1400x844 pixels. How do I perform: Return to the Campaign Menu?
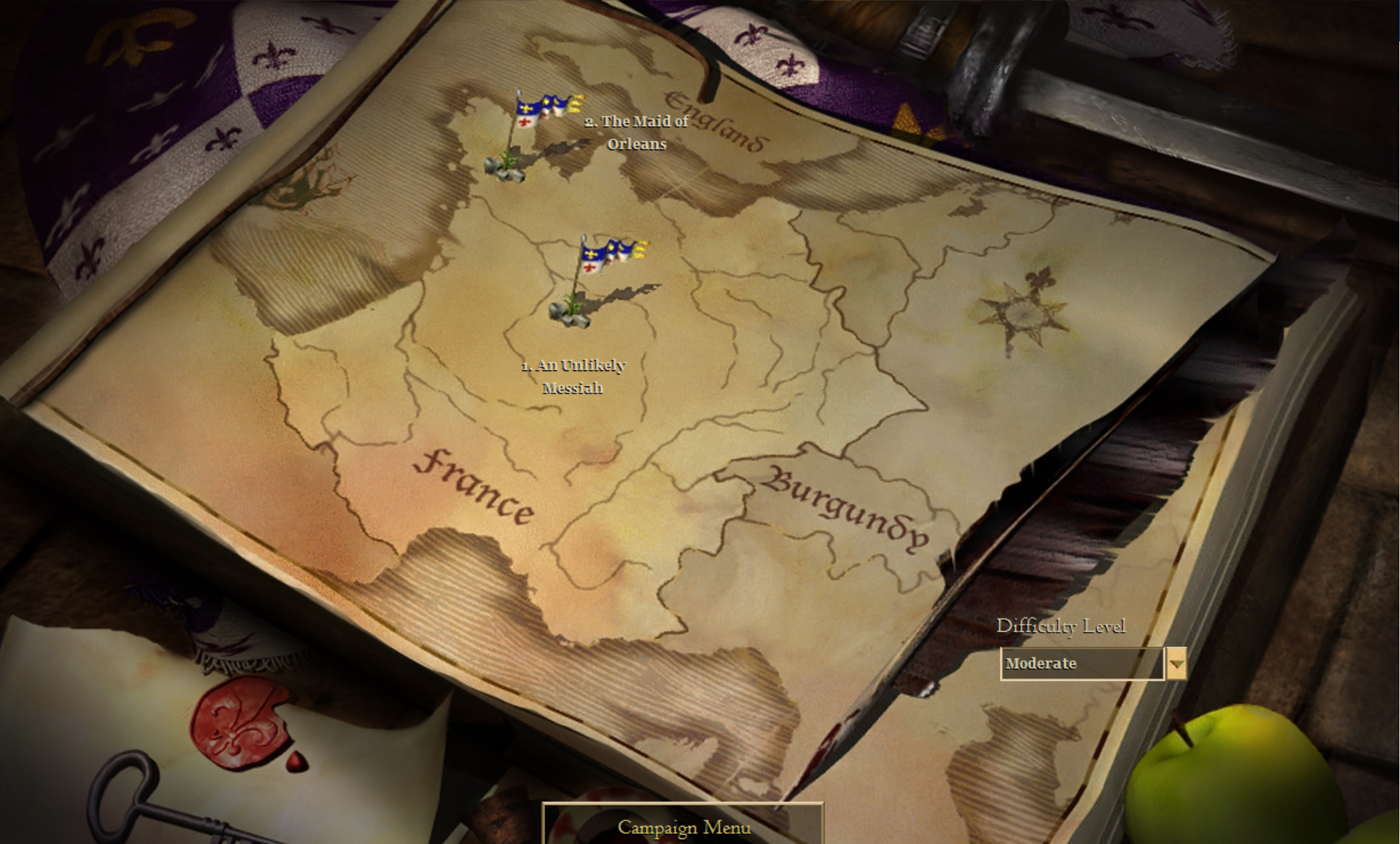pos(684,827)
